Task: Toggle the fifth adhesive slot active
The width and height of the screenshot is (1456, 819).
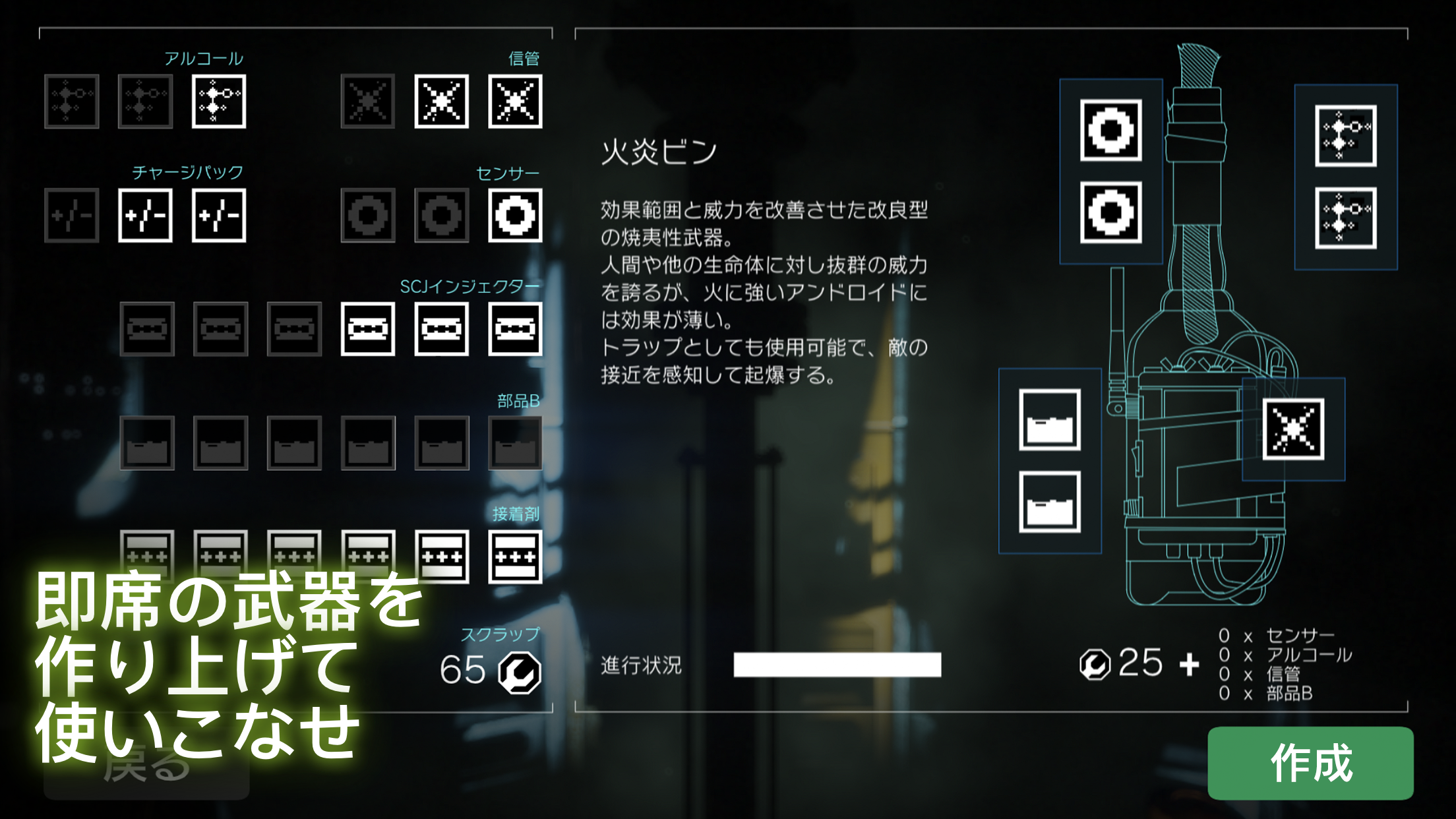Action: coord(443,556)
